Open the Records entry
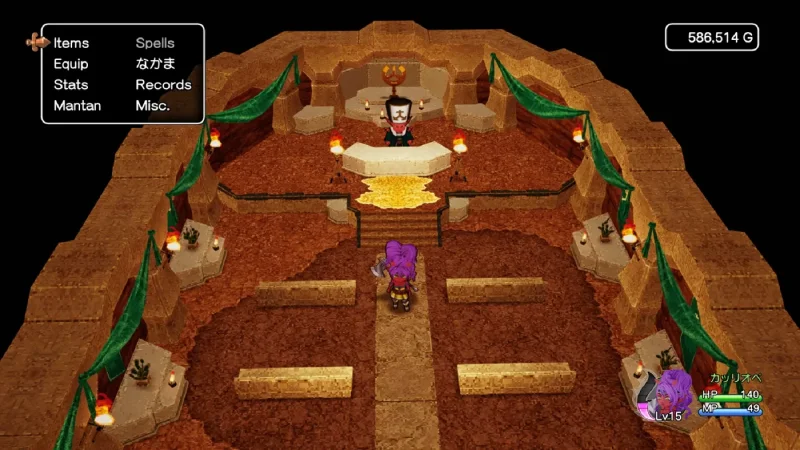The image size is (800, 450). click(163, 85)
